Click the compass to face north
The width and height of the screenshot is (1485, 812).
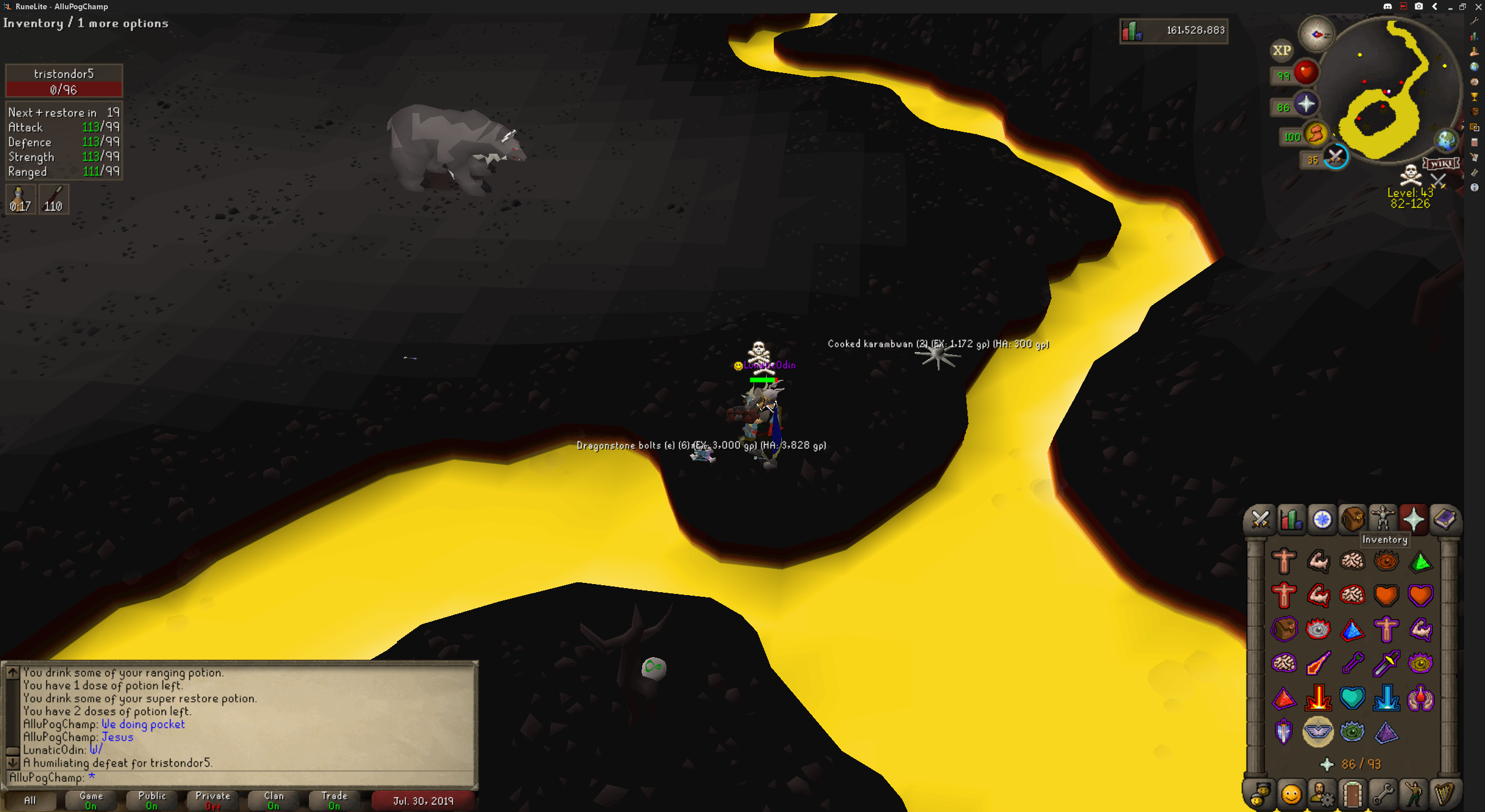pos(1316,34)
